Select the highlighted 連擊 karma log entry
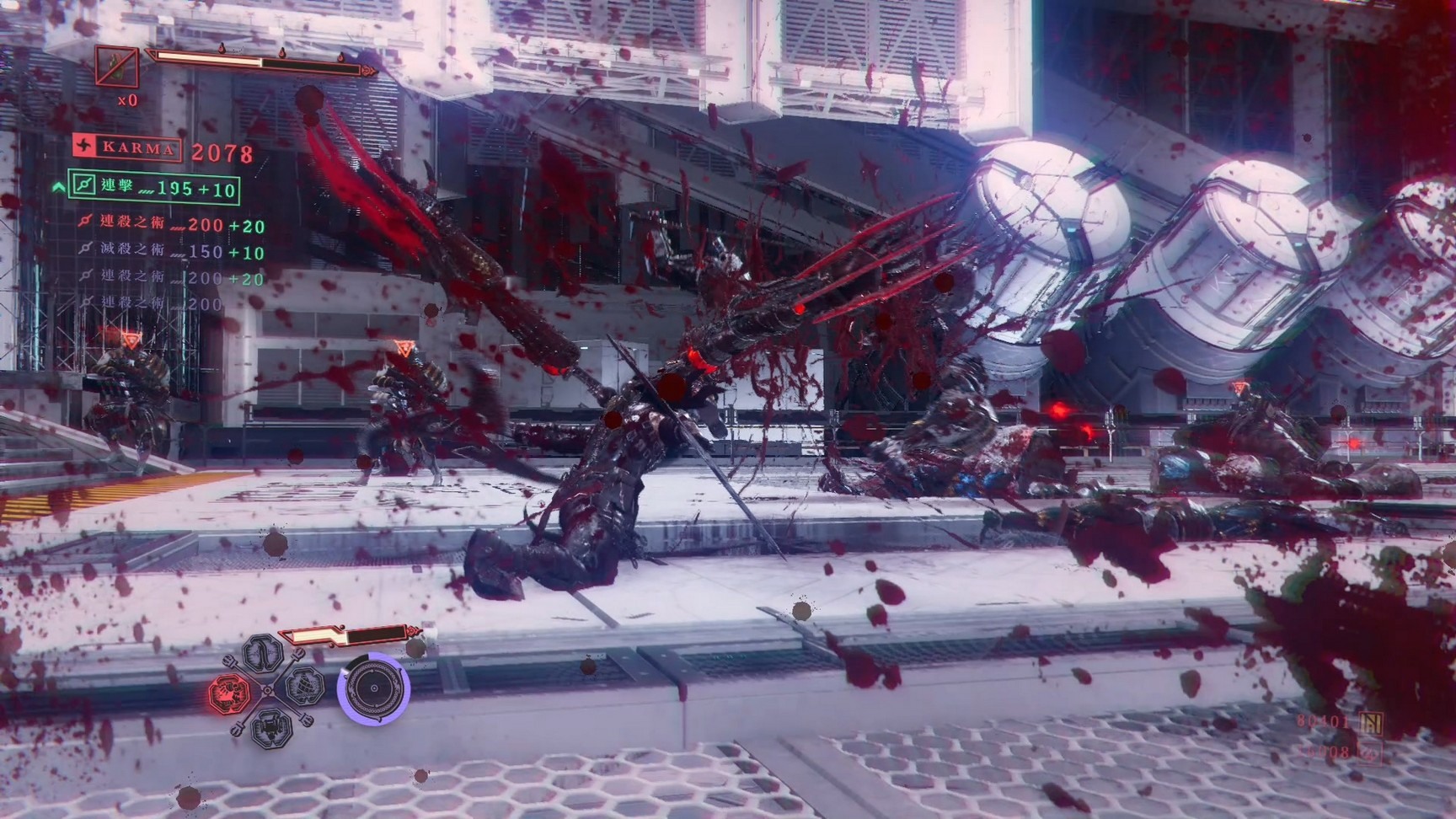Screen dimensions: 1456x819 point(154,187)
